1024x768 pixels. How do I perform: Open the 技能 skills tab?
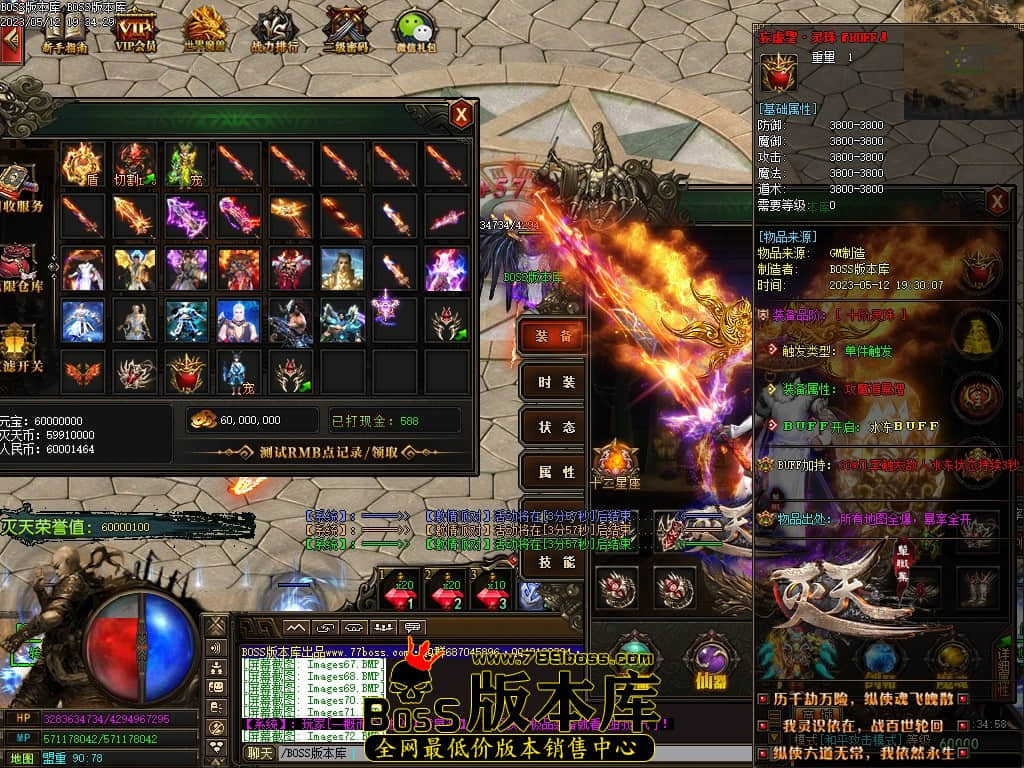[x=554, y=562]
